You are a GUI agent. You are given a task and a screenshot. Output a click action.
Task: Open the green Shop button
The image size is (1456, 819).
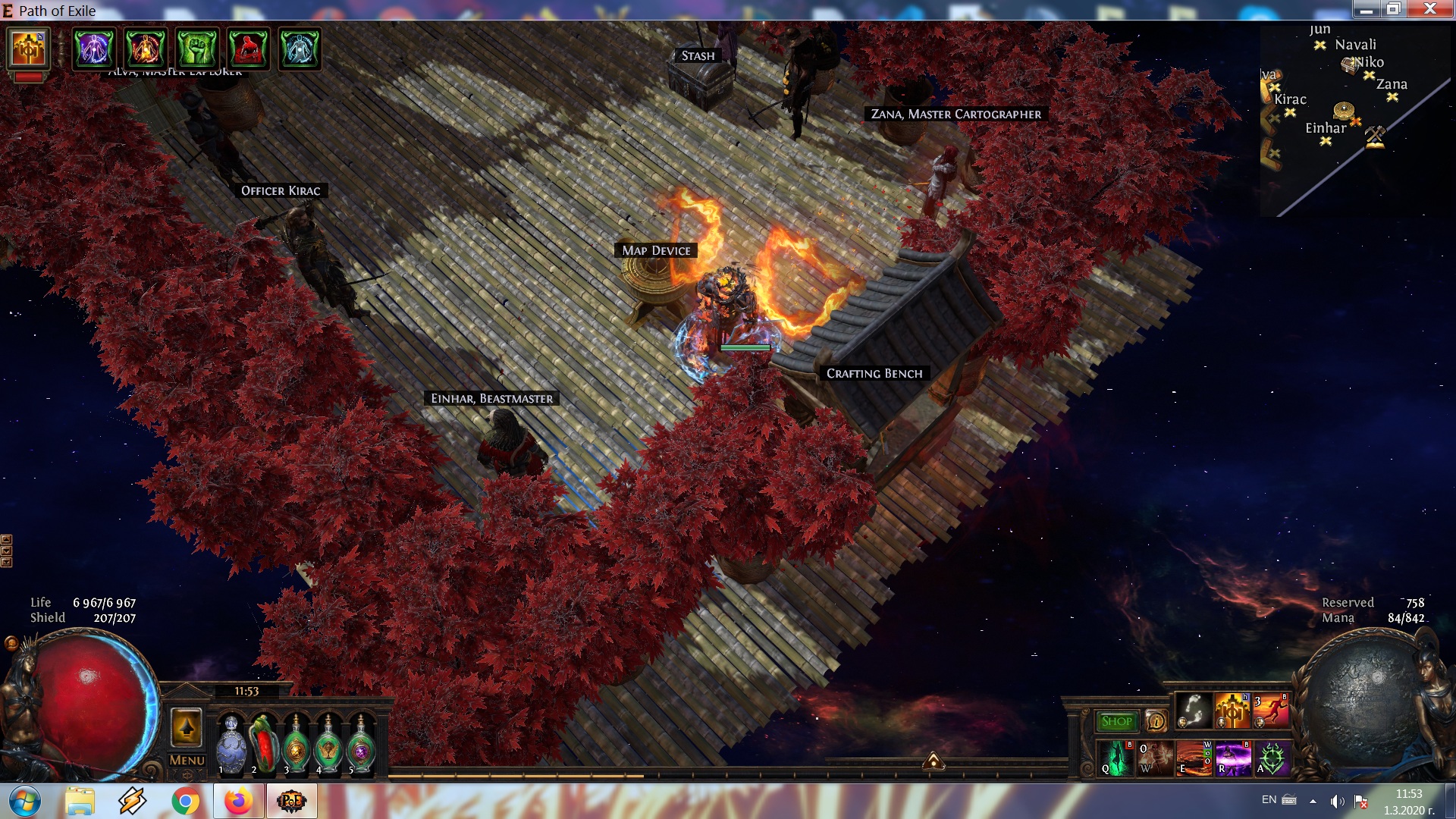[1116, 721]
